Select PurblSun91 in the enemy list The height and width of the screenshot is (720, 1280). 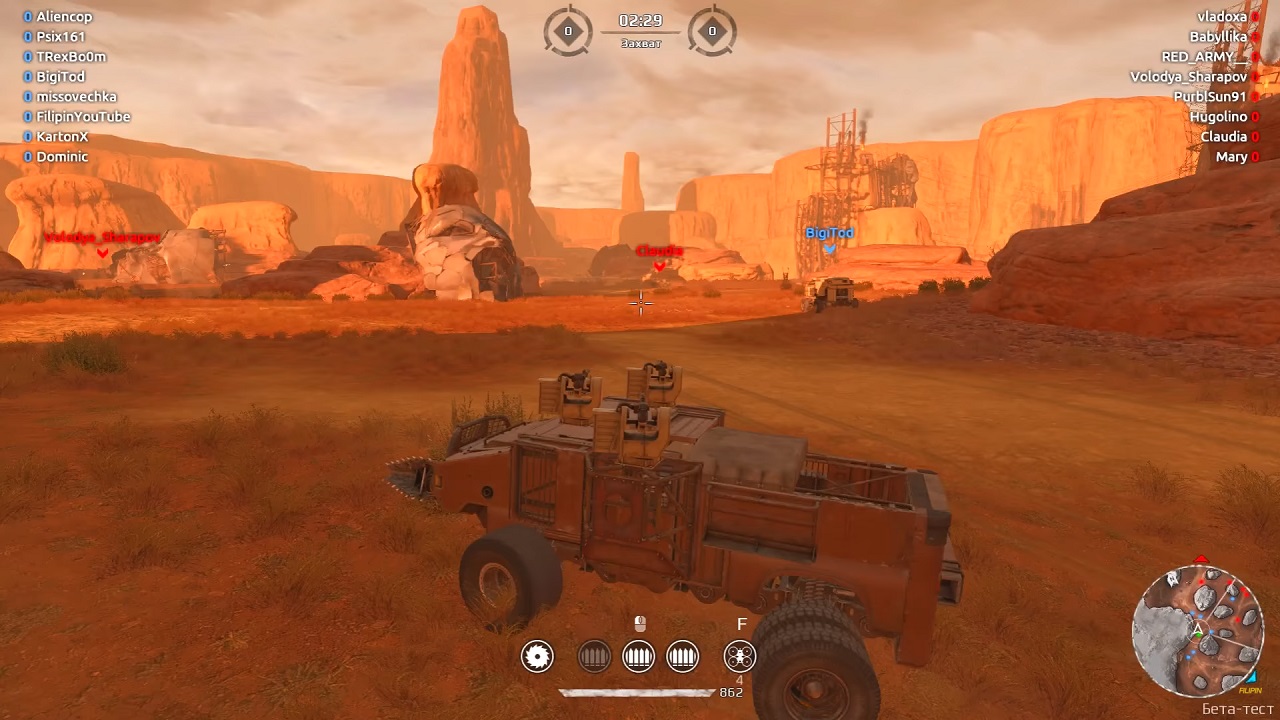[x=1210, y=97]
